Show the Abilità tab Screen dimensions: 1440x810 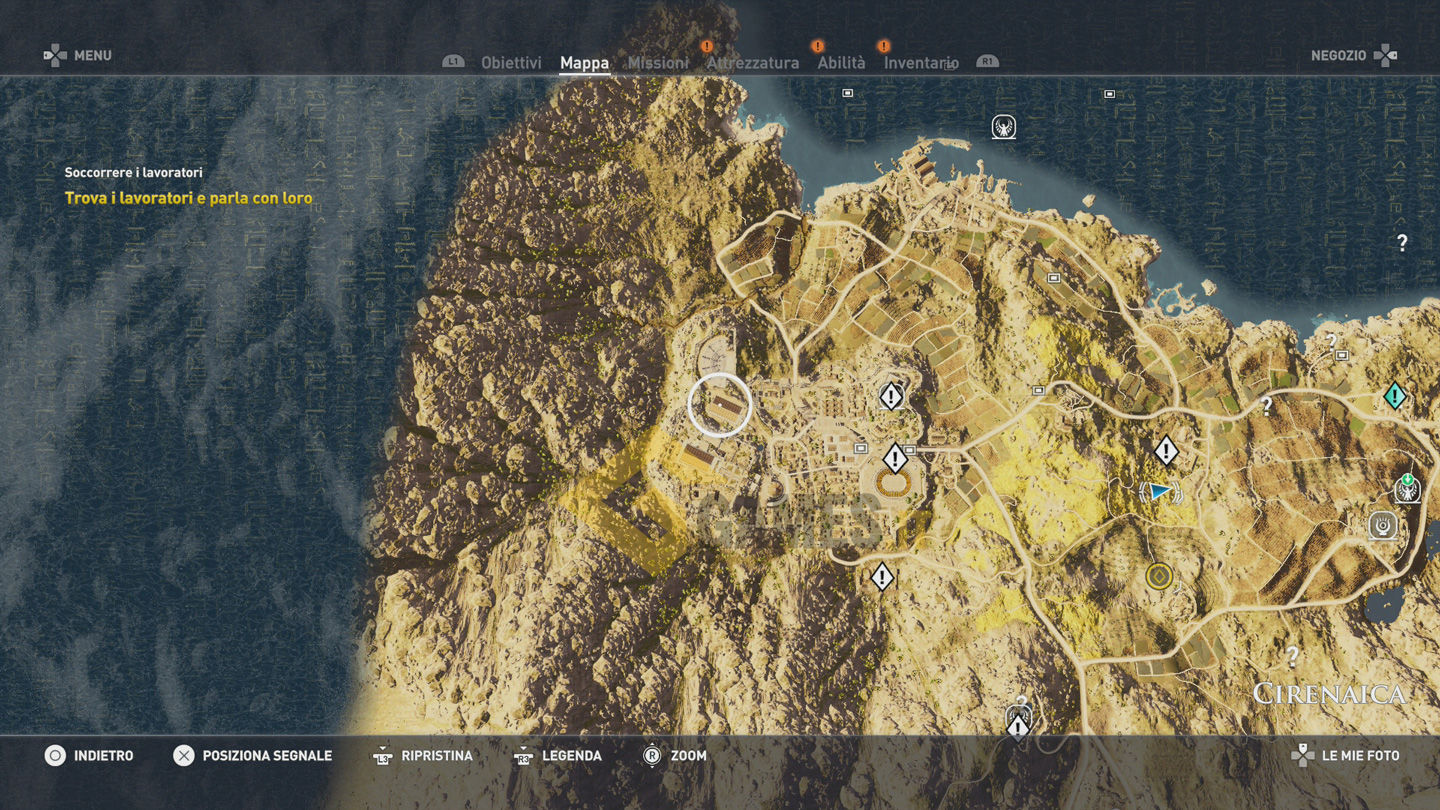coord(841,63)
